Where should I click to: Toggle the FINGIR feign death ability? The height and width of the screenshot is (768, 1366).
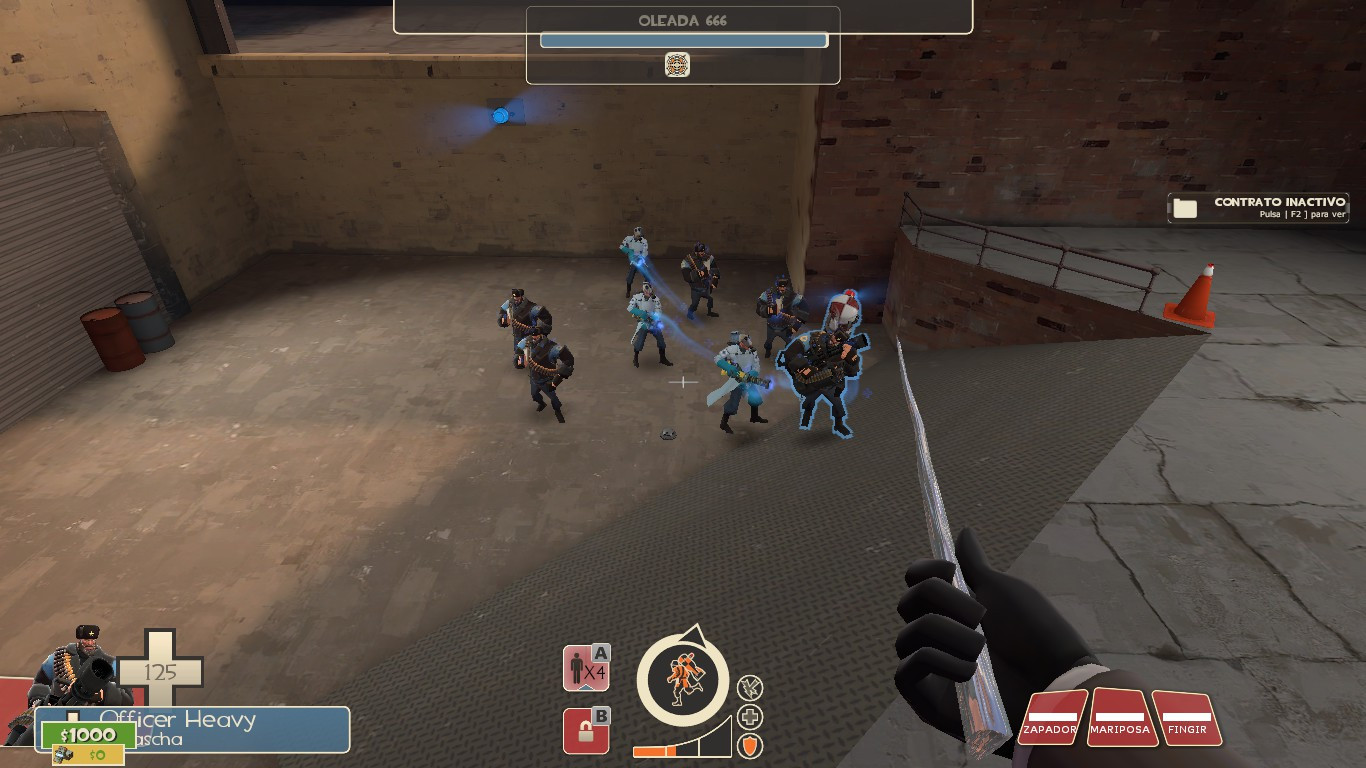(1190, 720)
